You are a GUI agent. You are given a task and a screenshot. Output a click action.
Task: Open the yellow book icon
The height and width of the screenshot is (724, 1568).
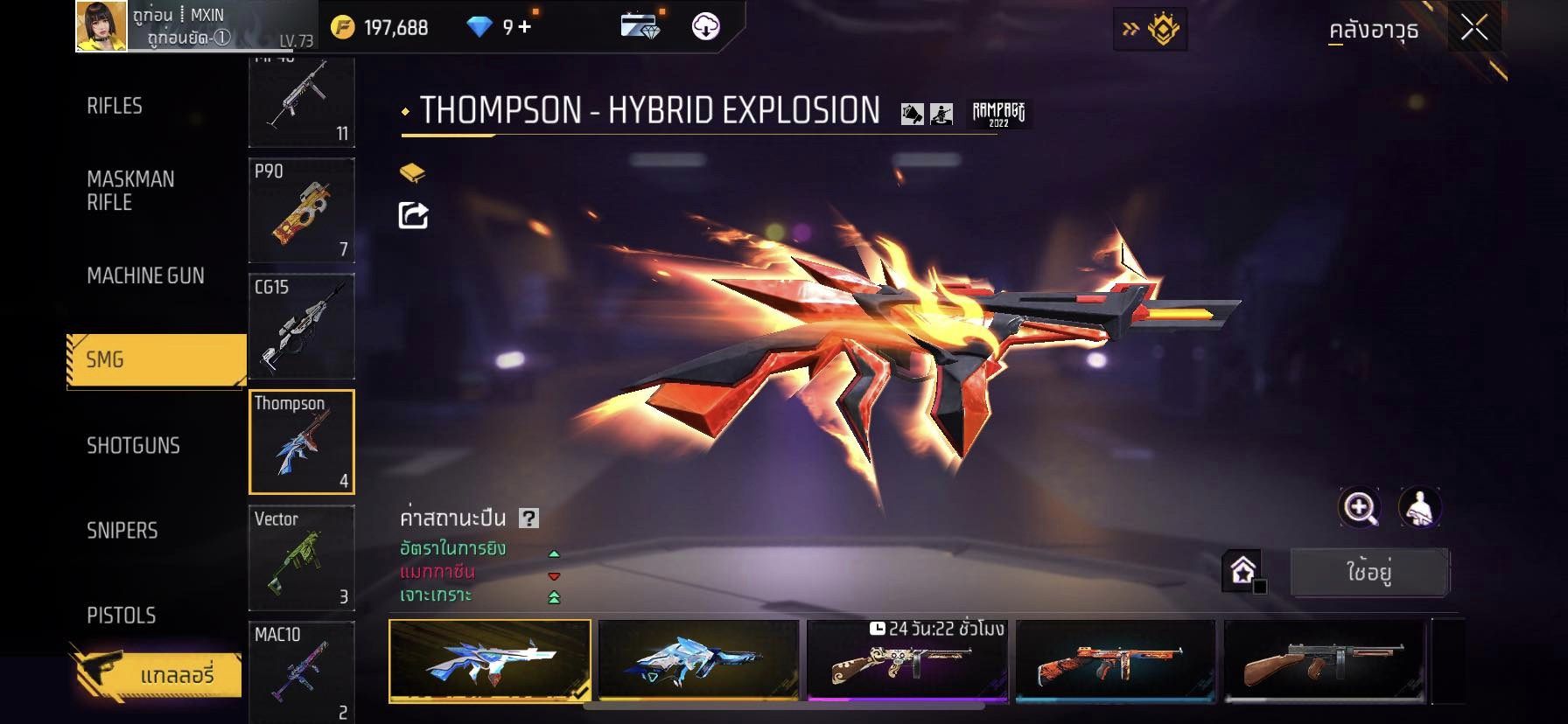tap(412, 173)
